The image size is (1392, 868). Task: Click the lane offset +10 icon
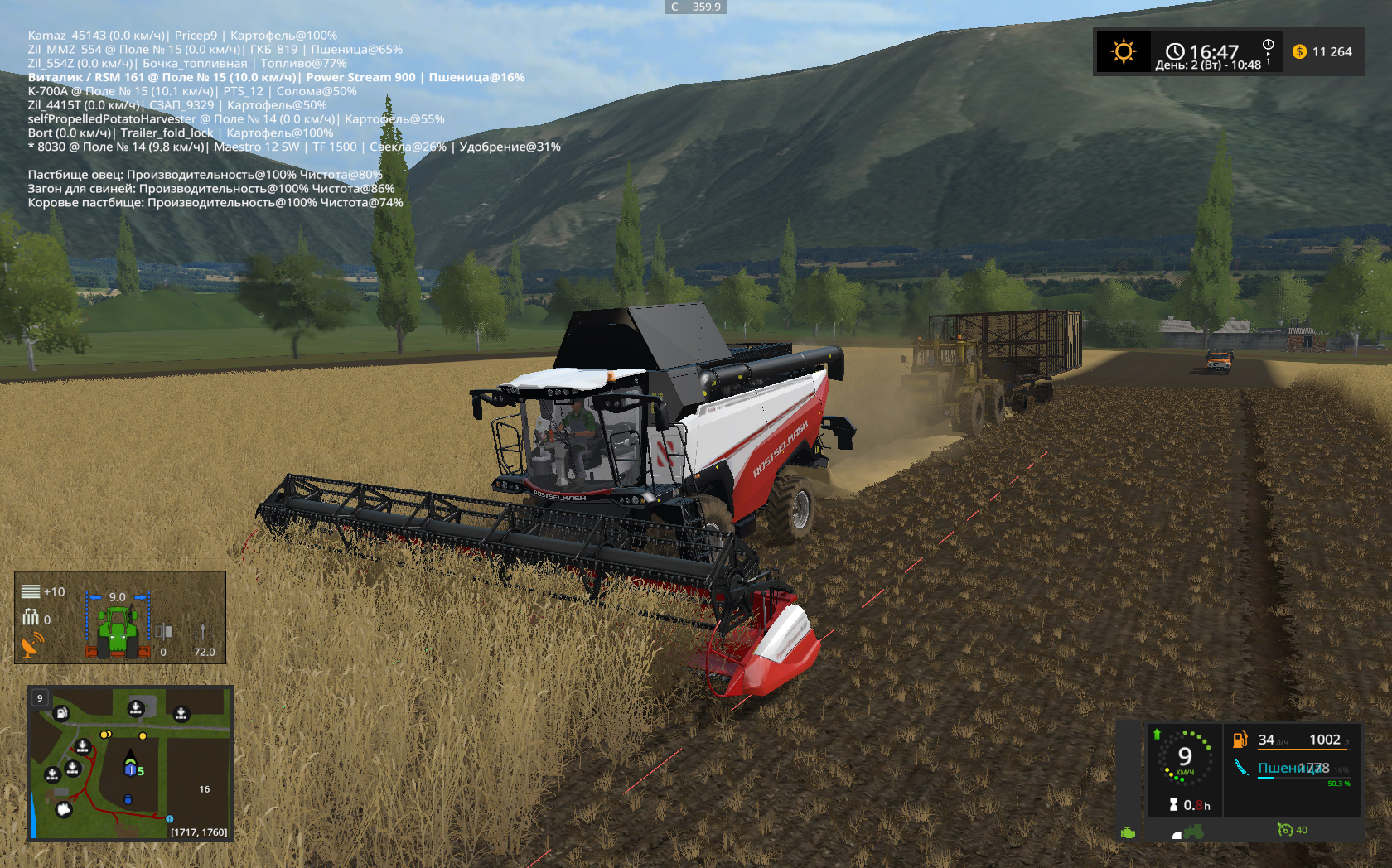[x=31, y=591]
